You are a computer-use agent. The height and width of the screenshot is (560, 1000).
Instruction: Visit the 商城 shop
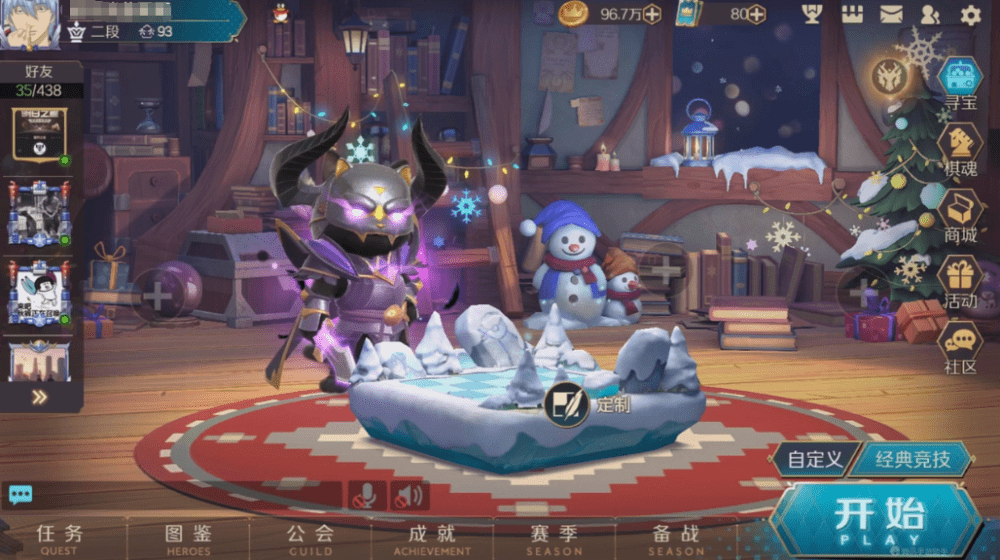click(960, 215)
